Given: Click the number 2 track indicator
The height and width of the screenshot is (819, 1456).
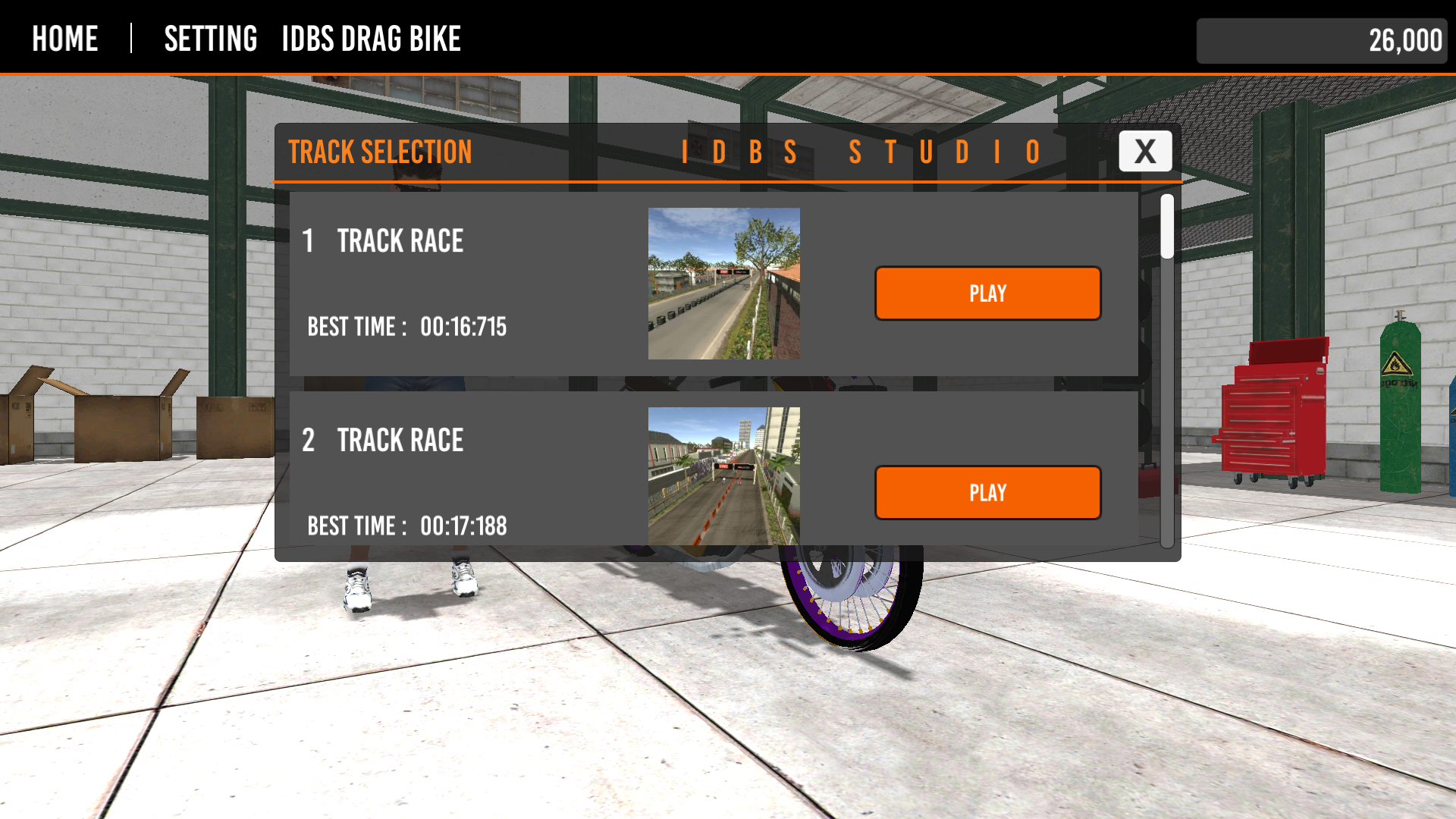Looking at the screenshot, I should (309, 440).
